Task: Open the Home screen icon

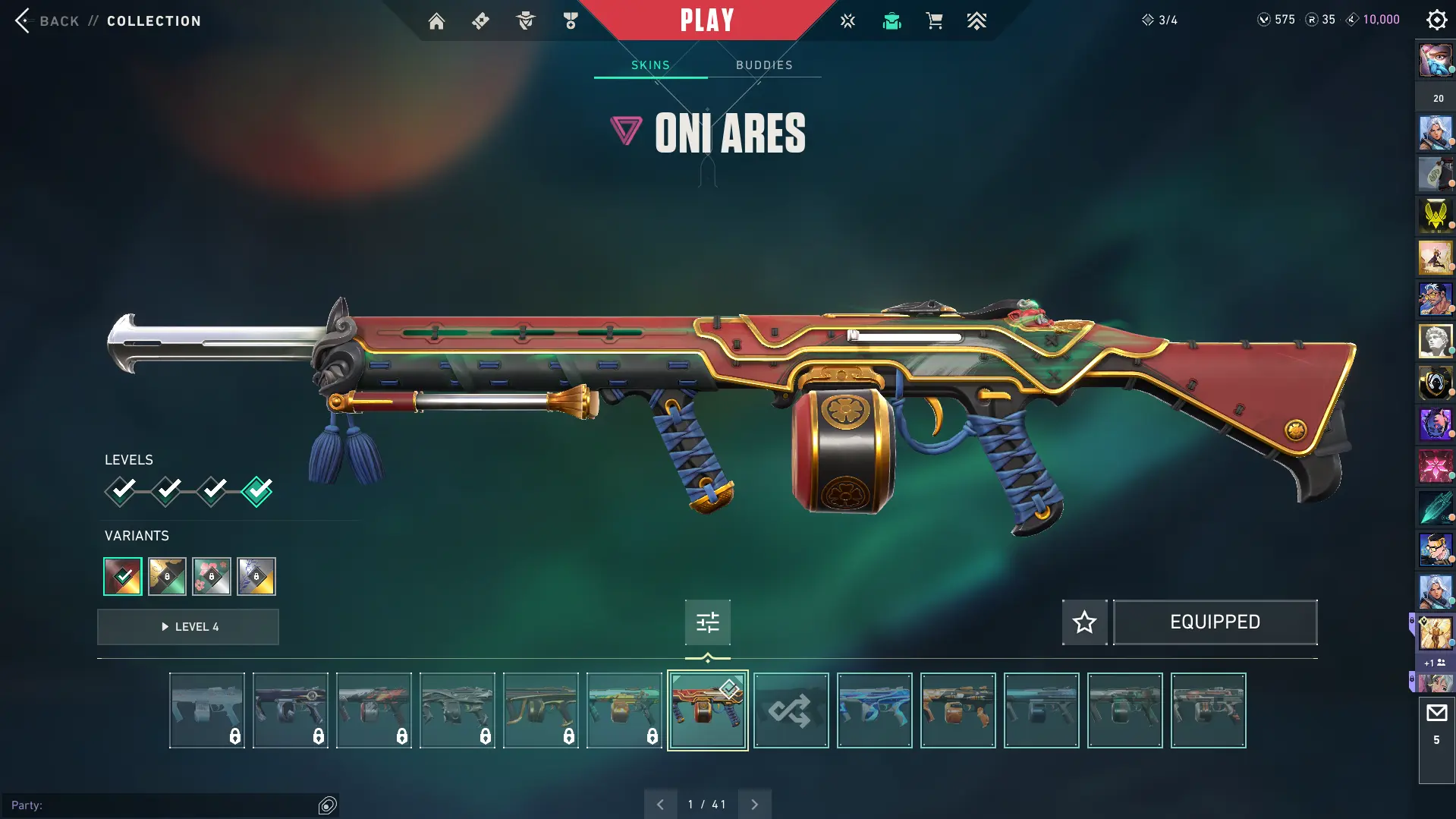Action: point(436,21)
